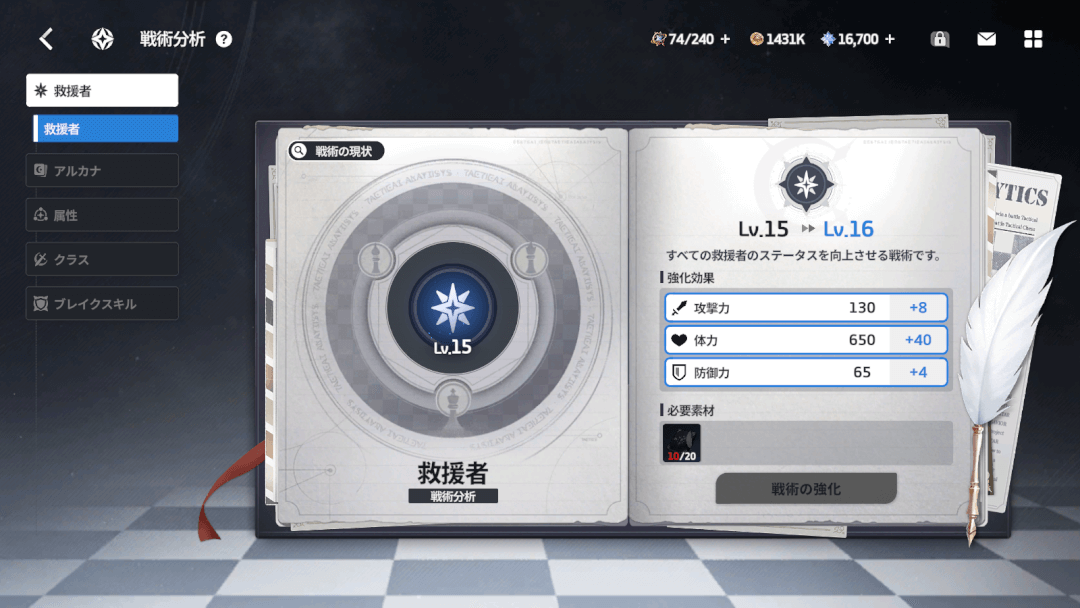The width and height of the screenshot is (1080, 608).
Task: Show the 戦術分析 help question mark
Action: click(224, 40)
